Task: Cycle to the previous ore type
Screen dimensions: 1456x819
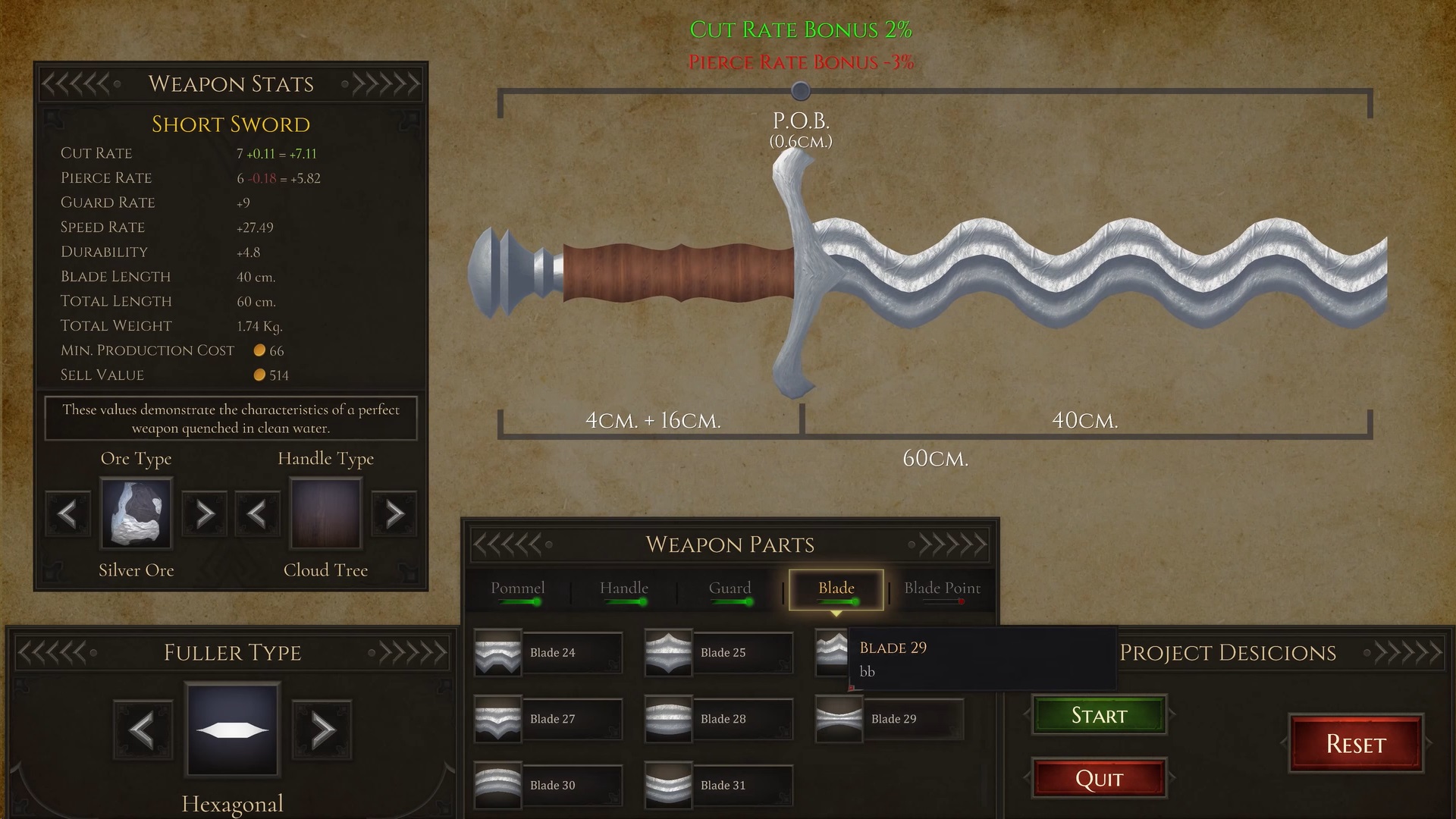Action: coord(68,514)
